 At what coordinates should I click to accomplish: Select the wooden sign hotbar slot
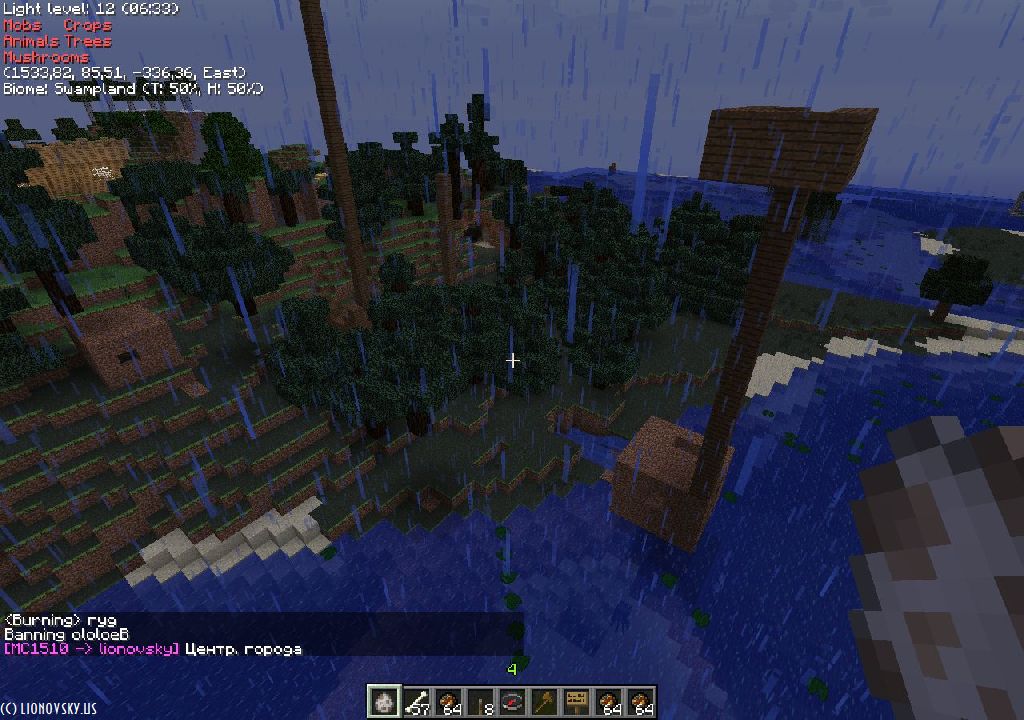pos(576,702)
